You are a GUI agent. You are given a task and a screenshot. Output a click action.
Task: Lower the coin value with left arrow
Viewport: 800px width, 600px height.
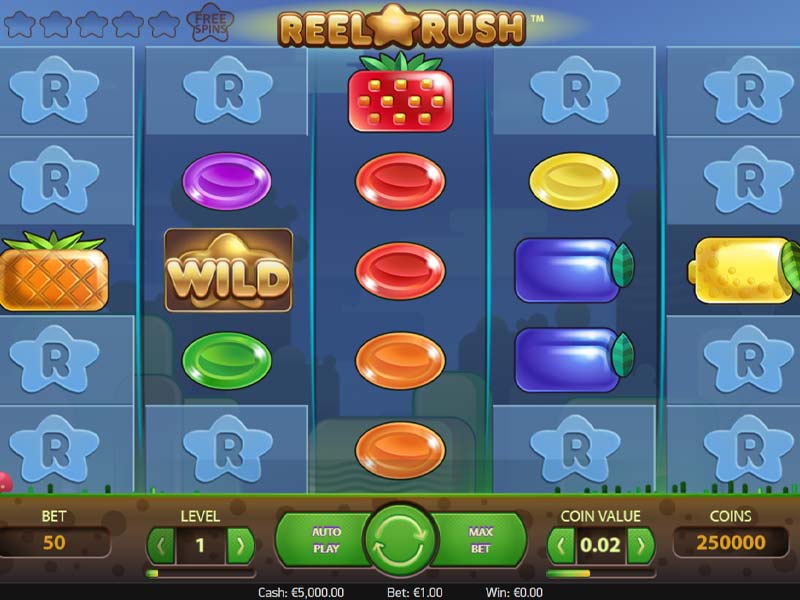[562, 546]
